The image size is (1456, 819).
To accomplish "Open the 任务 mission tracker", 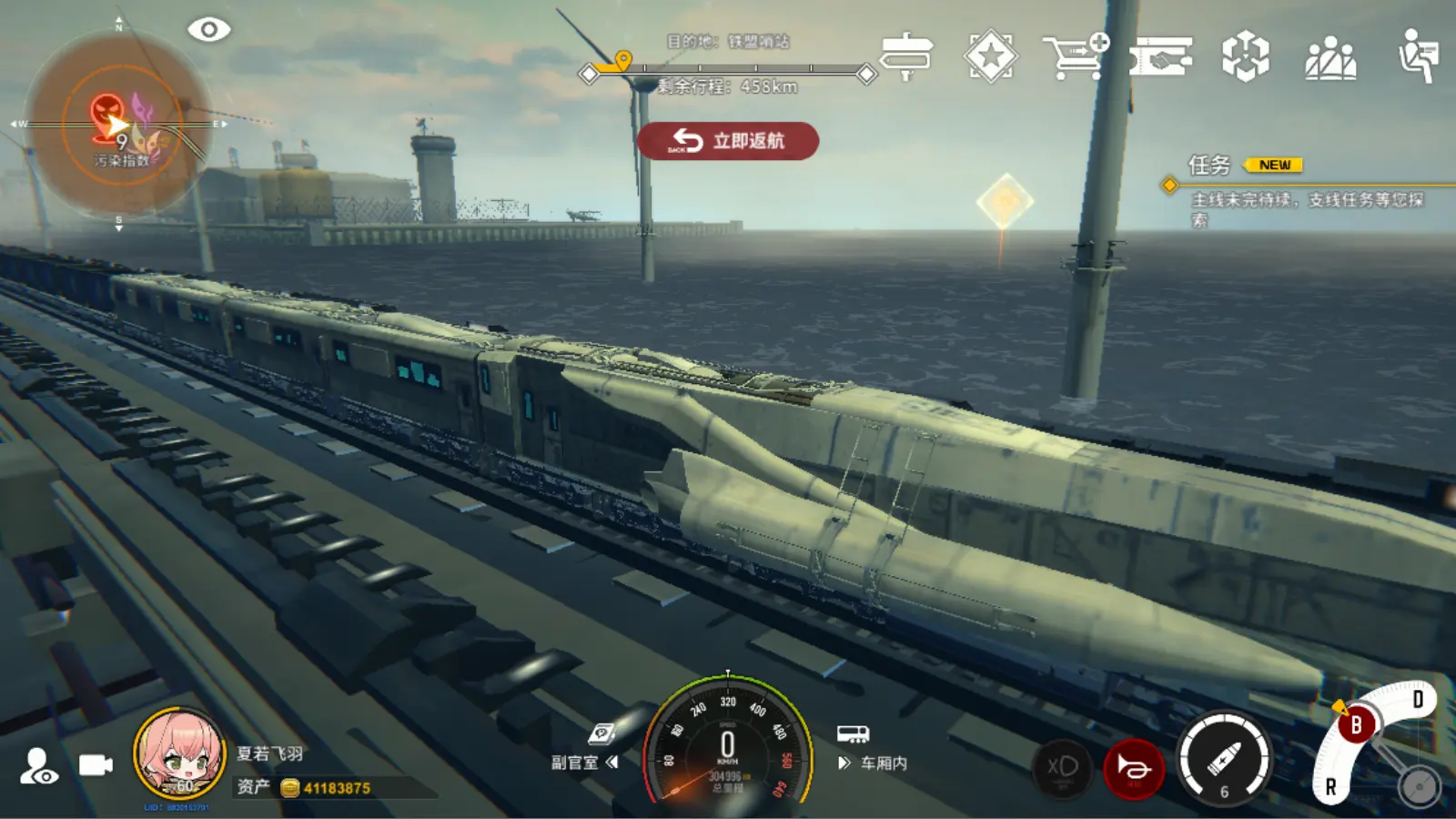I will point(1210,166).
